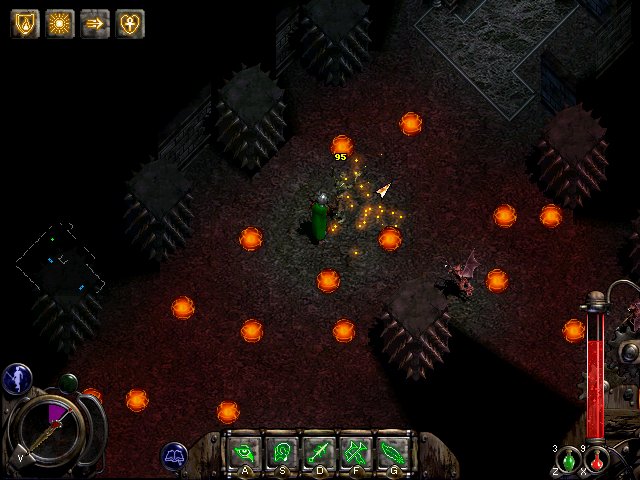
Task: Open the blue spellbook
Action: [x=176, y=457]
